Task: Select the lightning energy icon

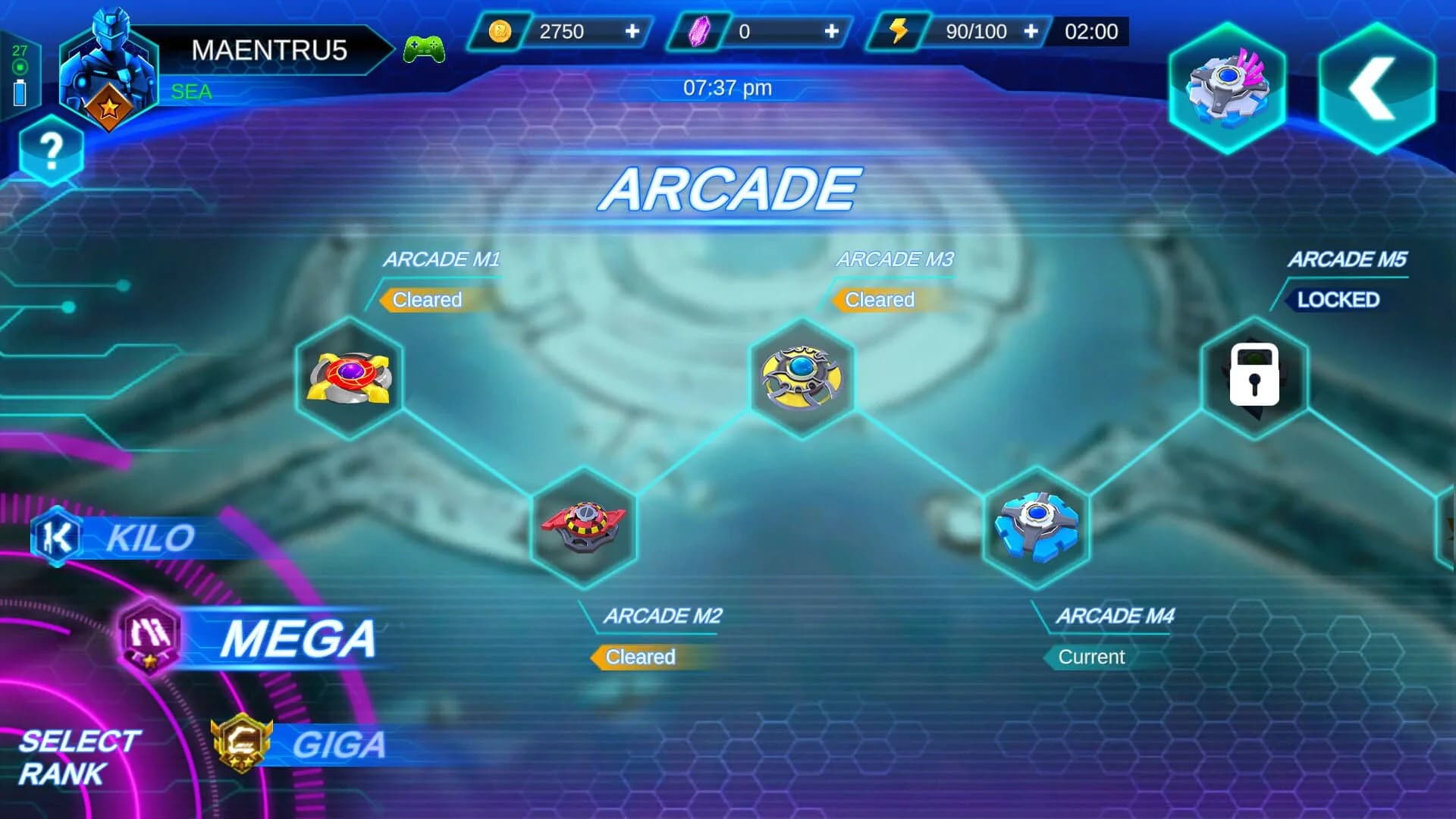Action: [x=899, y=30]
